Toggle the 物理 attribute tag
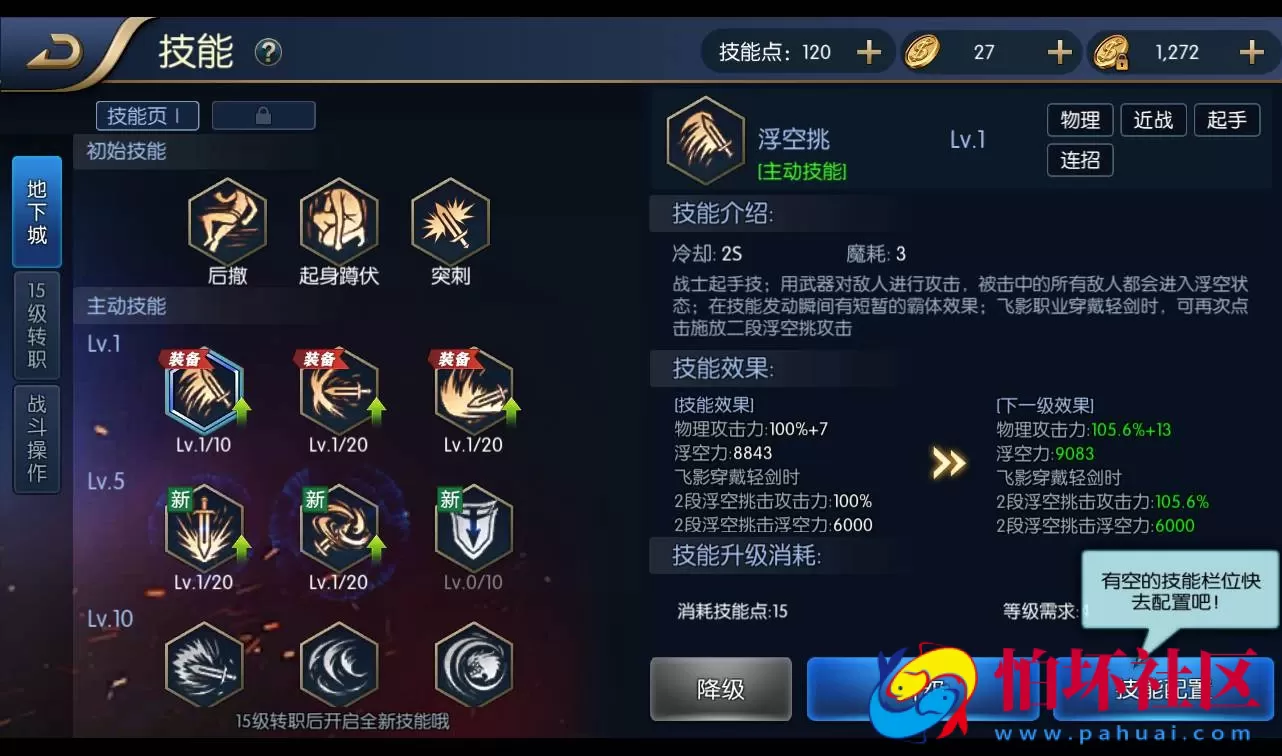1282x756 pixels. click(1080, 120)
